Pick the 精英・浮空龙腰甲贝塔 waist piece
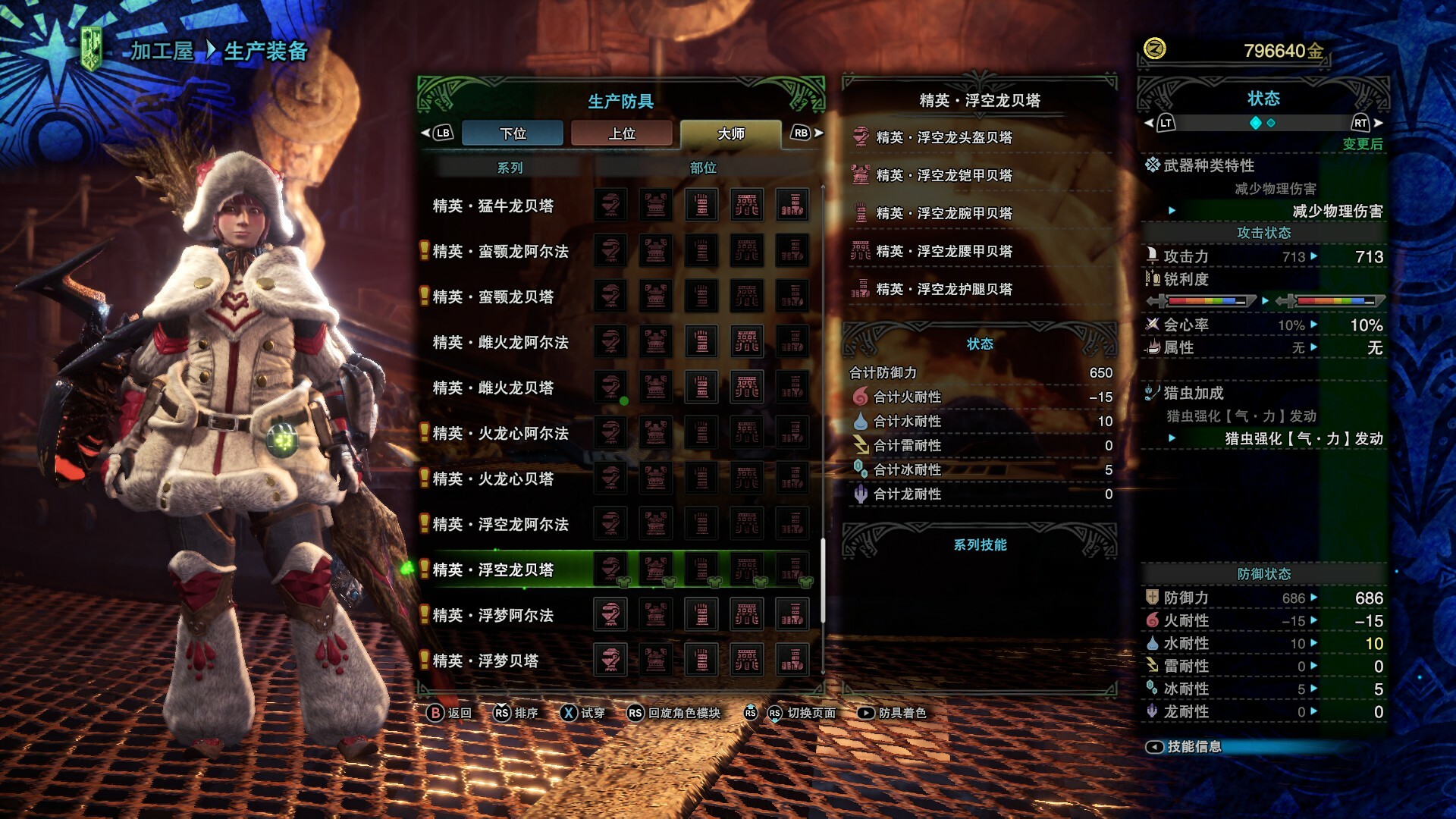The width and height of the screenshot is (1456, 819). (x=944, y=252)
